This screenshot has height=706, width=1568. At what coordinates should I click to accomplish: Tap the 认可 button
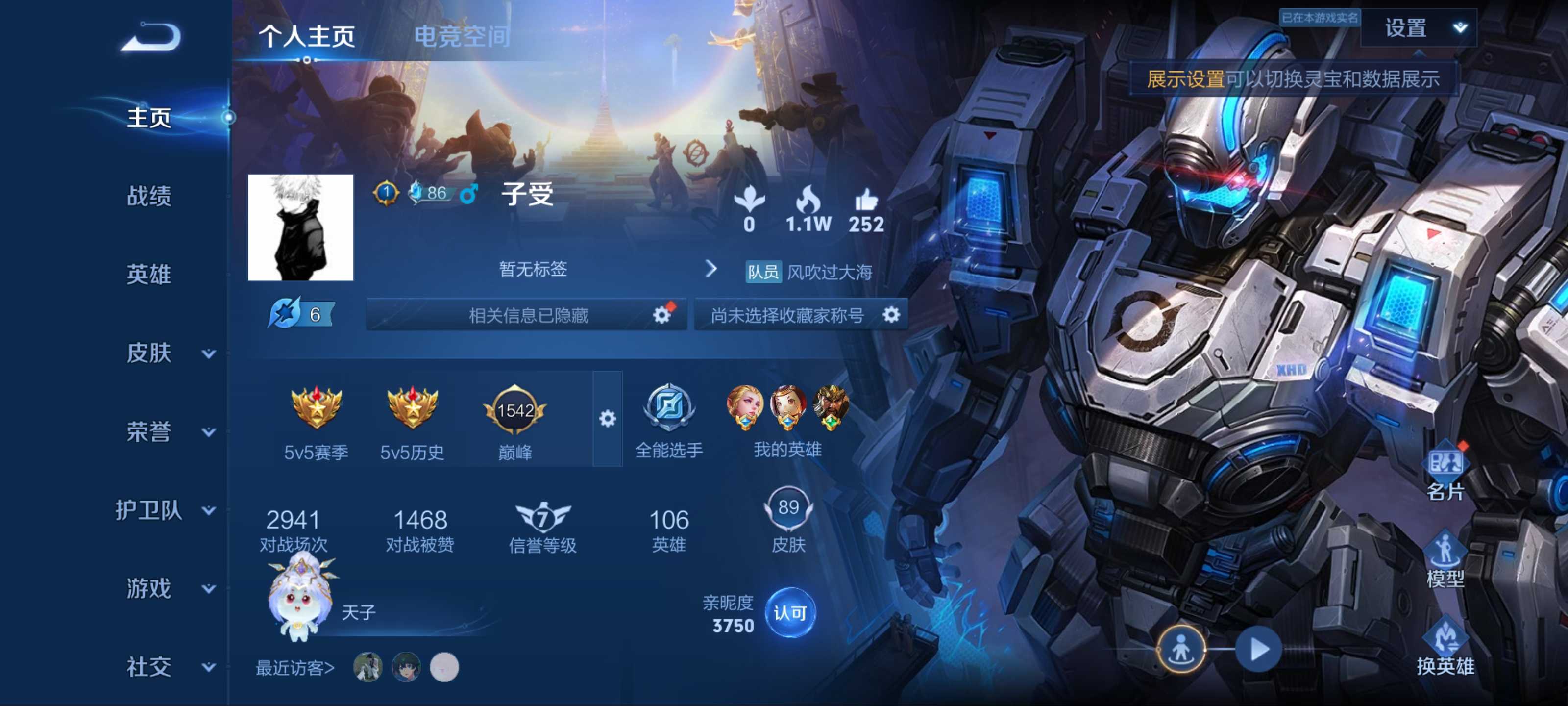click(x=789, y=613)
